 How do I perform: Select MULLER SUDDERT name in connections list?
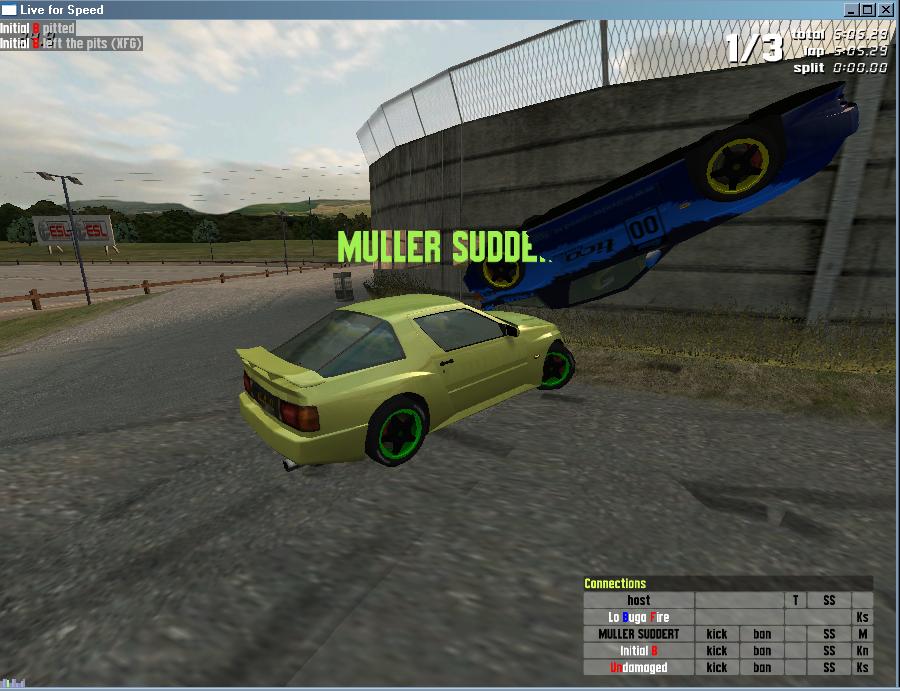coord(638,634)
